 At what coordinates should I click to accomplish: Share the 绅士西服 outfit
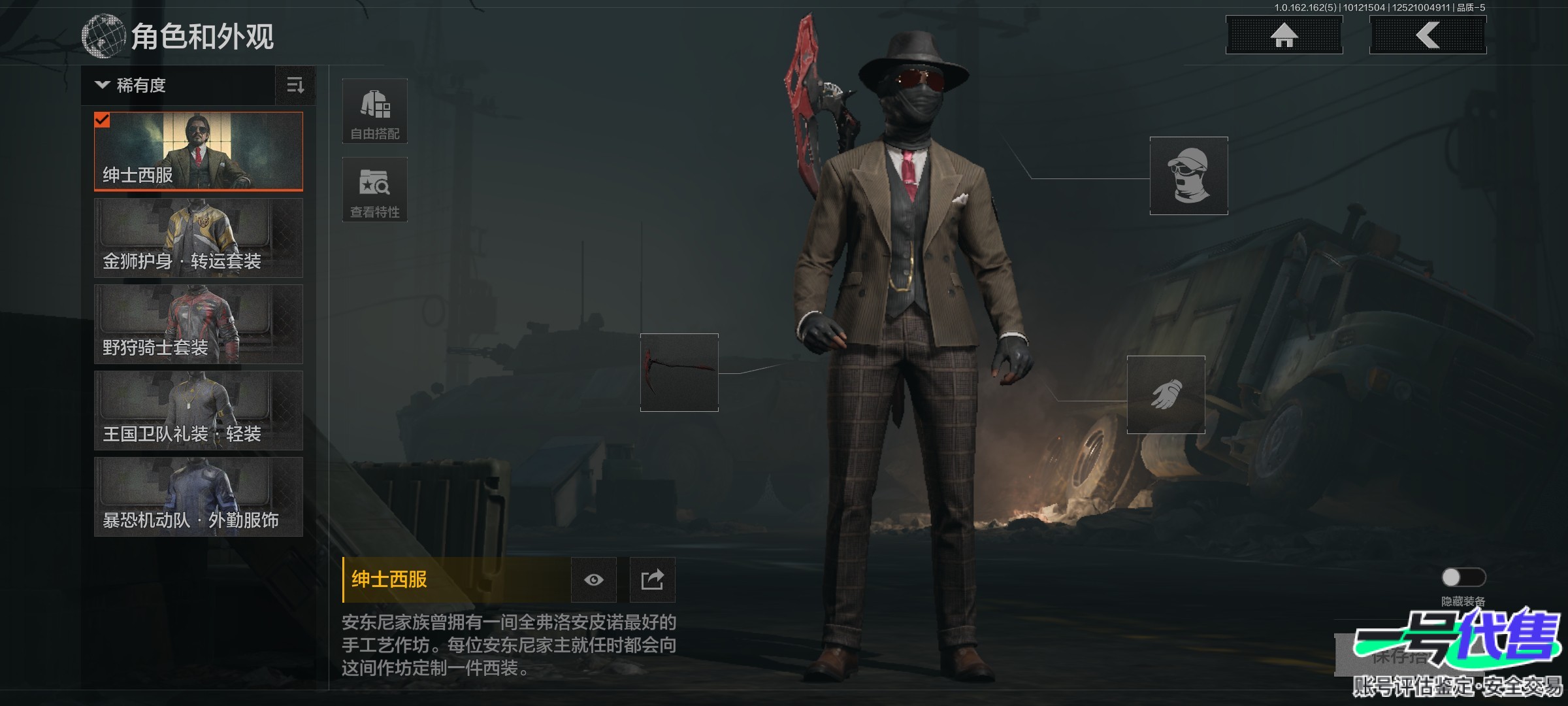pos(652,580)
